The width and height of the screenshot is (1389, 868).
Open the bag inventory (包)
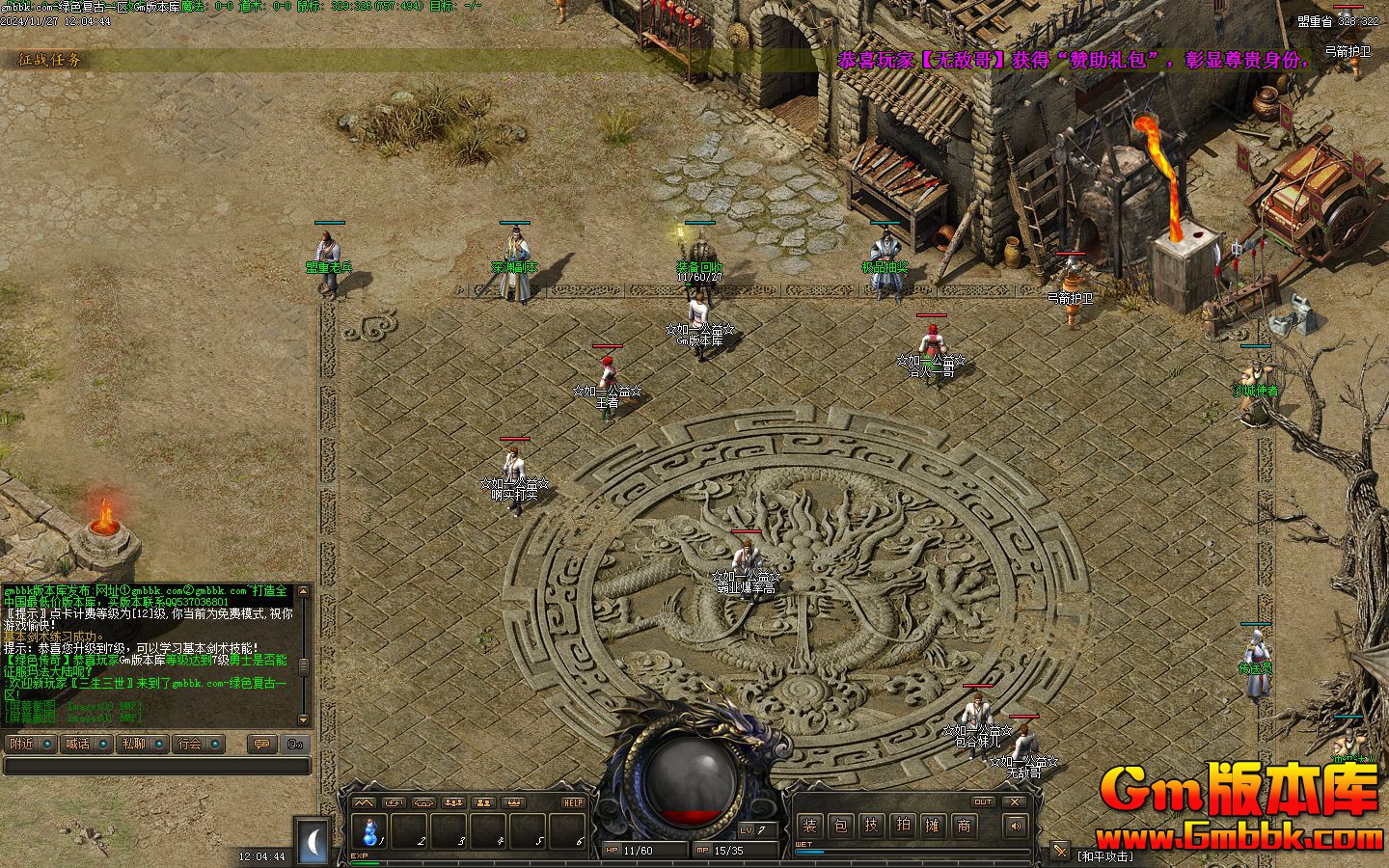coord(840,826)
